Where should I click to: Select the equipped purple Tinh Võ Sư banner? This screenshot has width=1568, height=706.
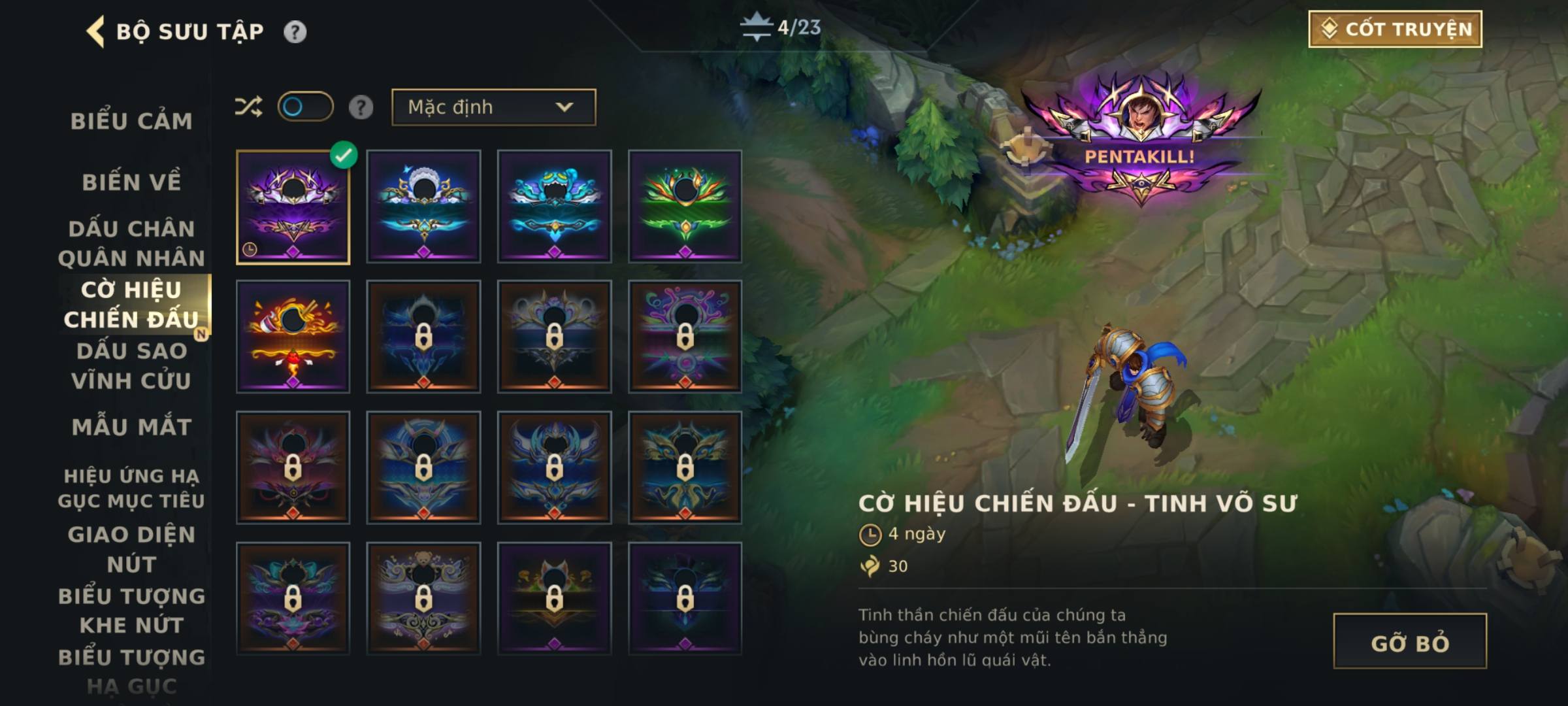(x=293, y=207)
